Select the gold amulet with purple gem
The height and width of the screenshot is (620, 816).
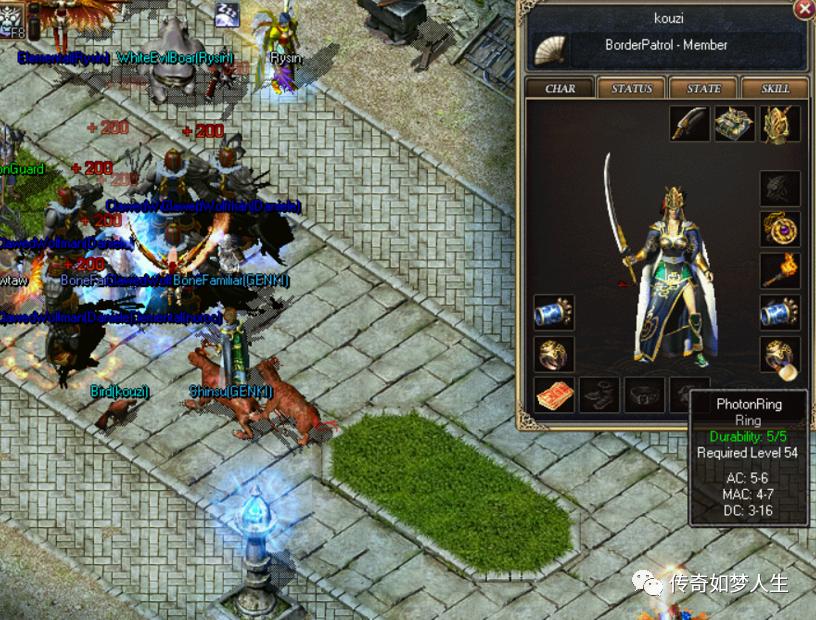click(x=780, y=229)
